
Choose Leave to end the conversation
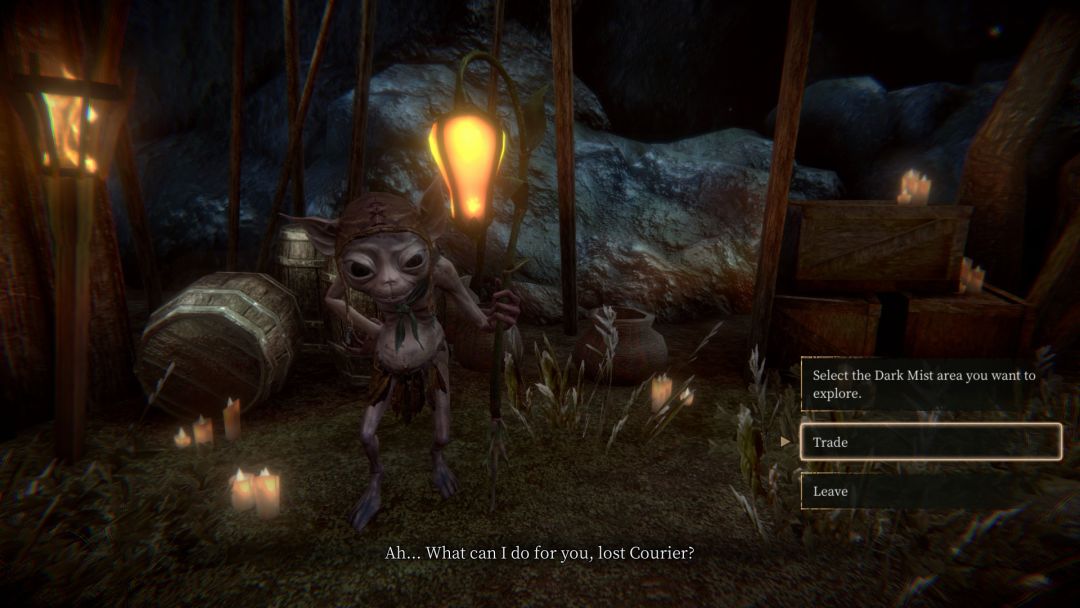[930, 491]
